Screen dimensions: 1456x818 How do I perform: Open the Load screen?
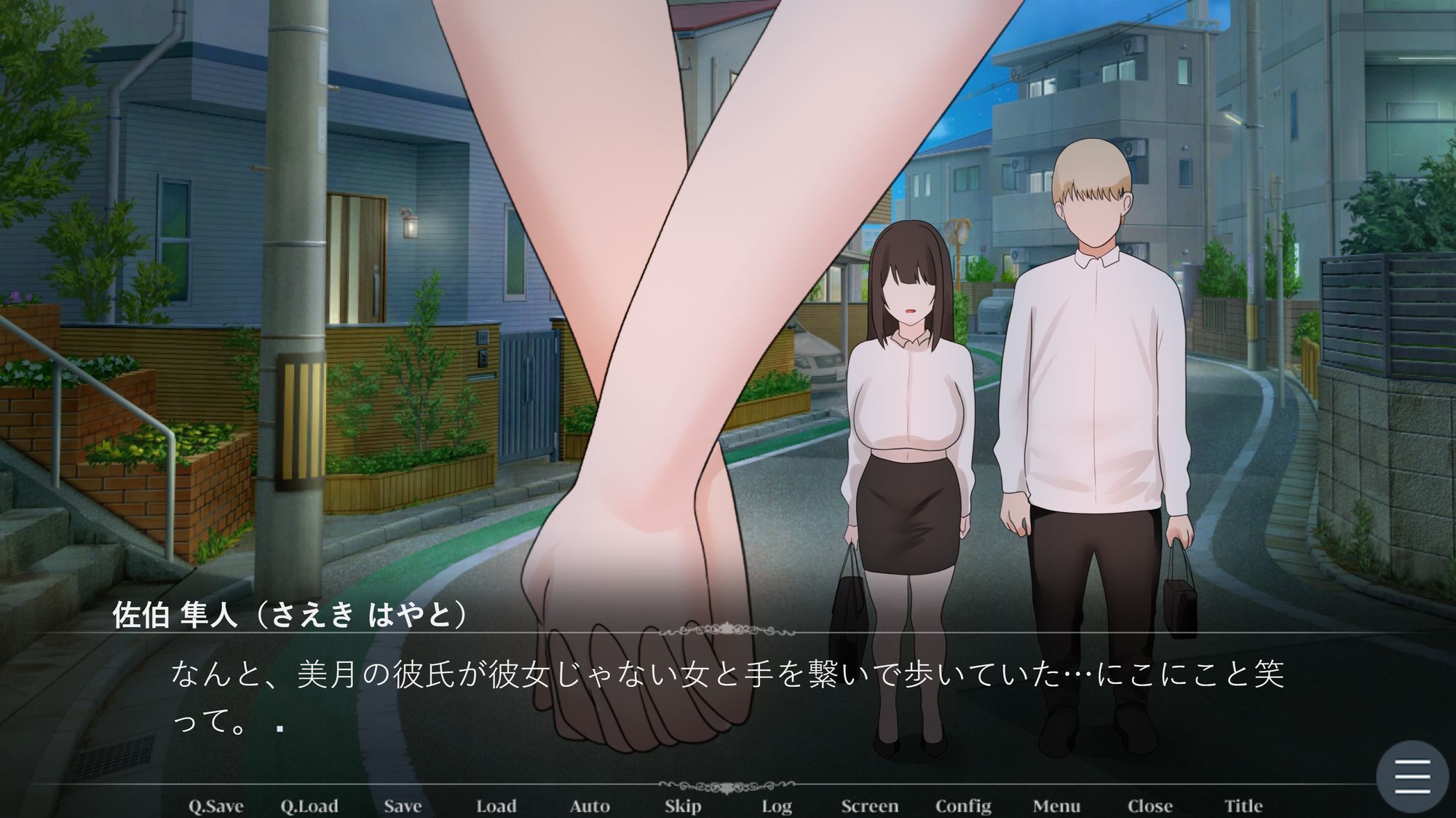[498, 806]
